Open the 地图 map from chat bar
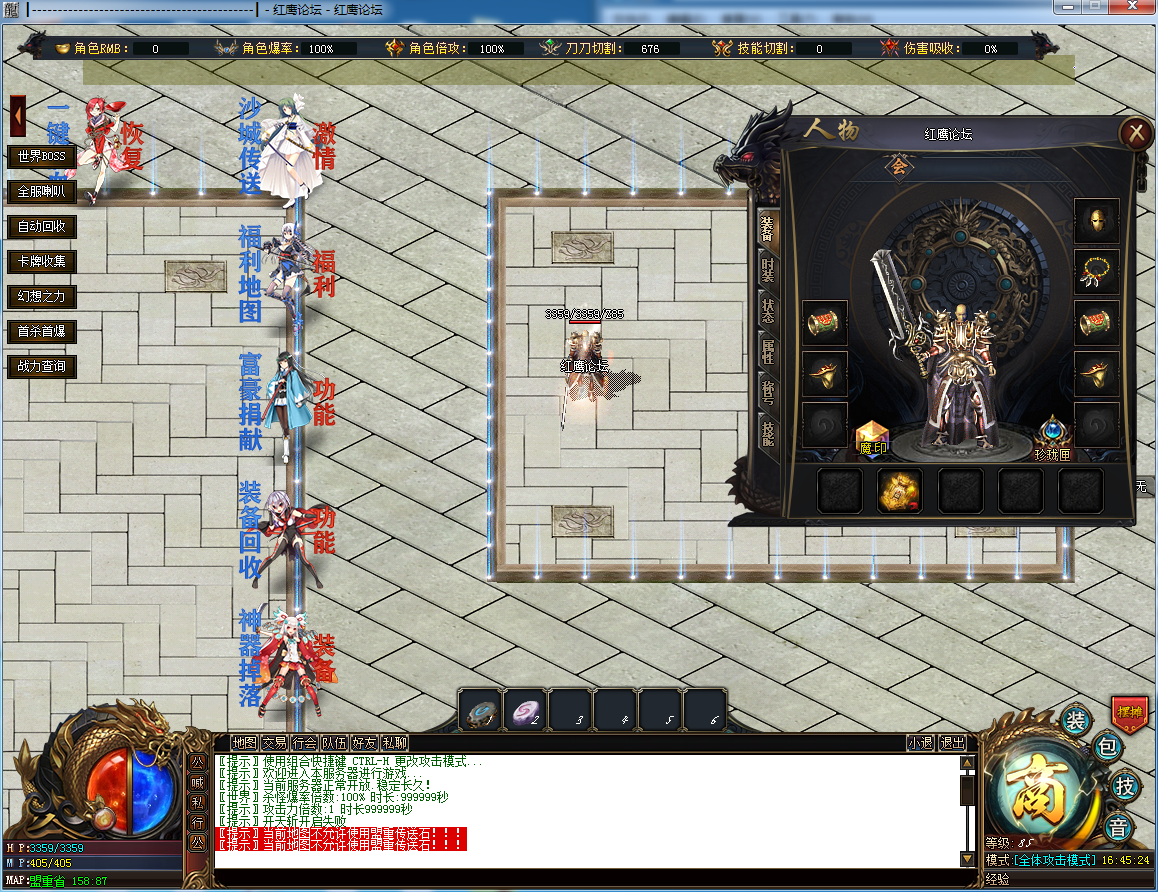1158x892 pixels. (x=244, y=743)
